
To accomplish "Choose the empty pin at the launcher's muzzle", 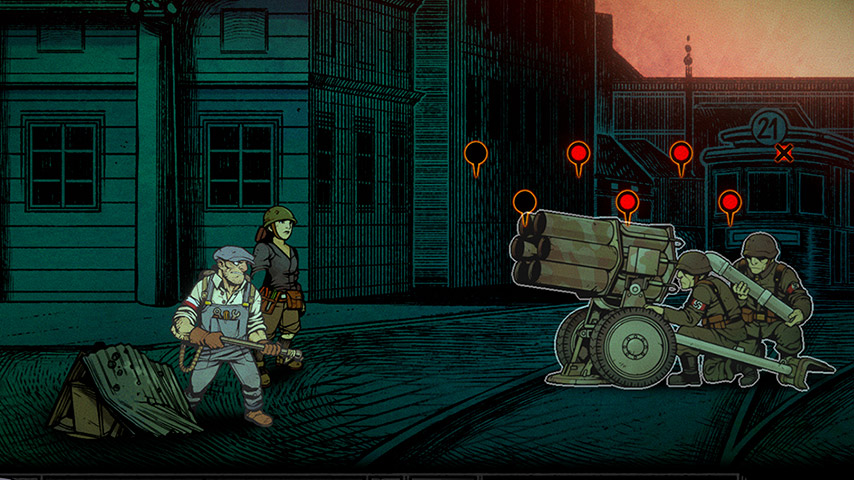I will point(525,203).
